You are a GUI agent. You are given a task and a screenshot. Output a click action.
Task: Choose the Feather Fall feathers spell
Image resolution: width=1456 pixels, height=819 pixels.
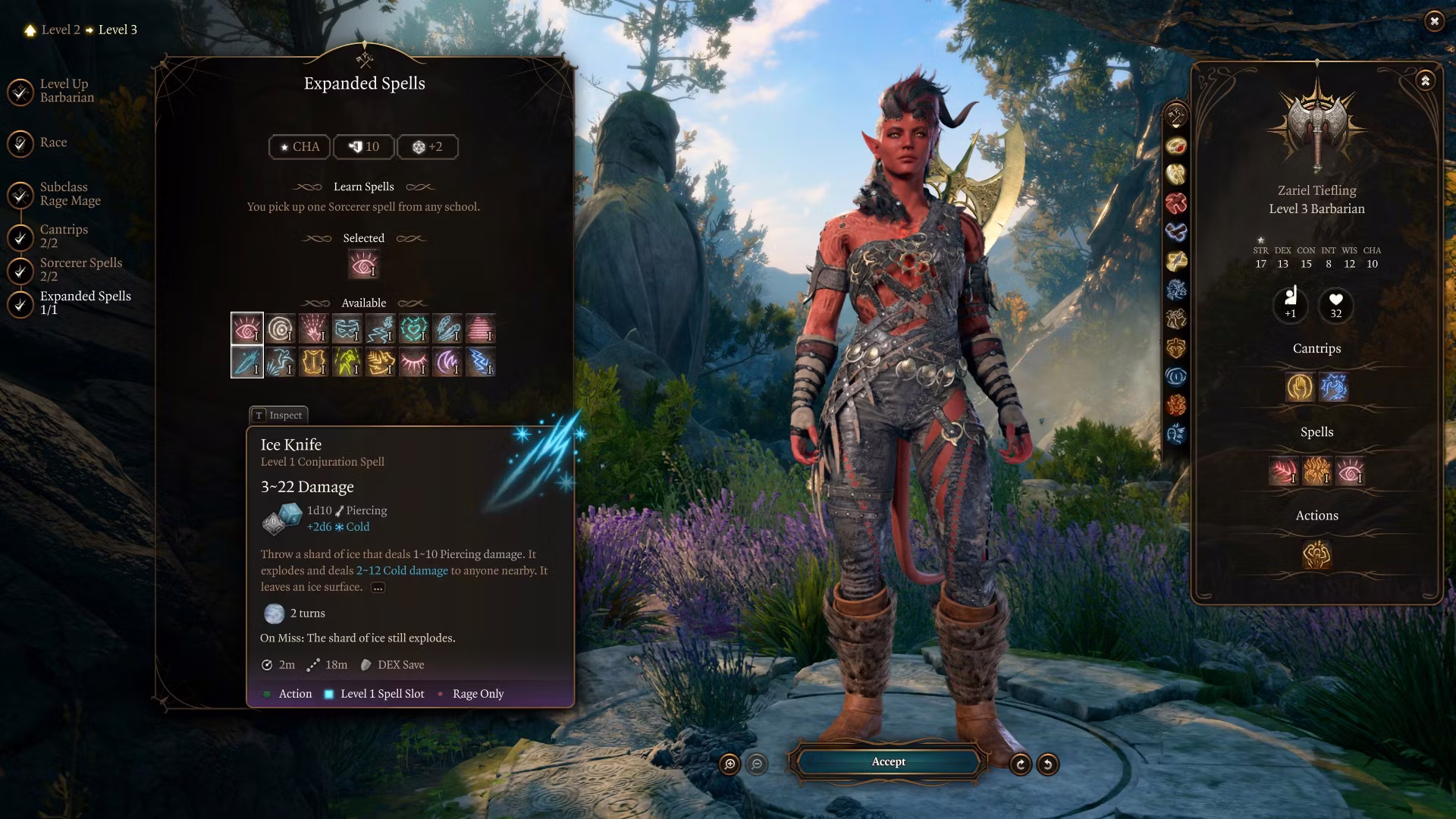point(447,328)
